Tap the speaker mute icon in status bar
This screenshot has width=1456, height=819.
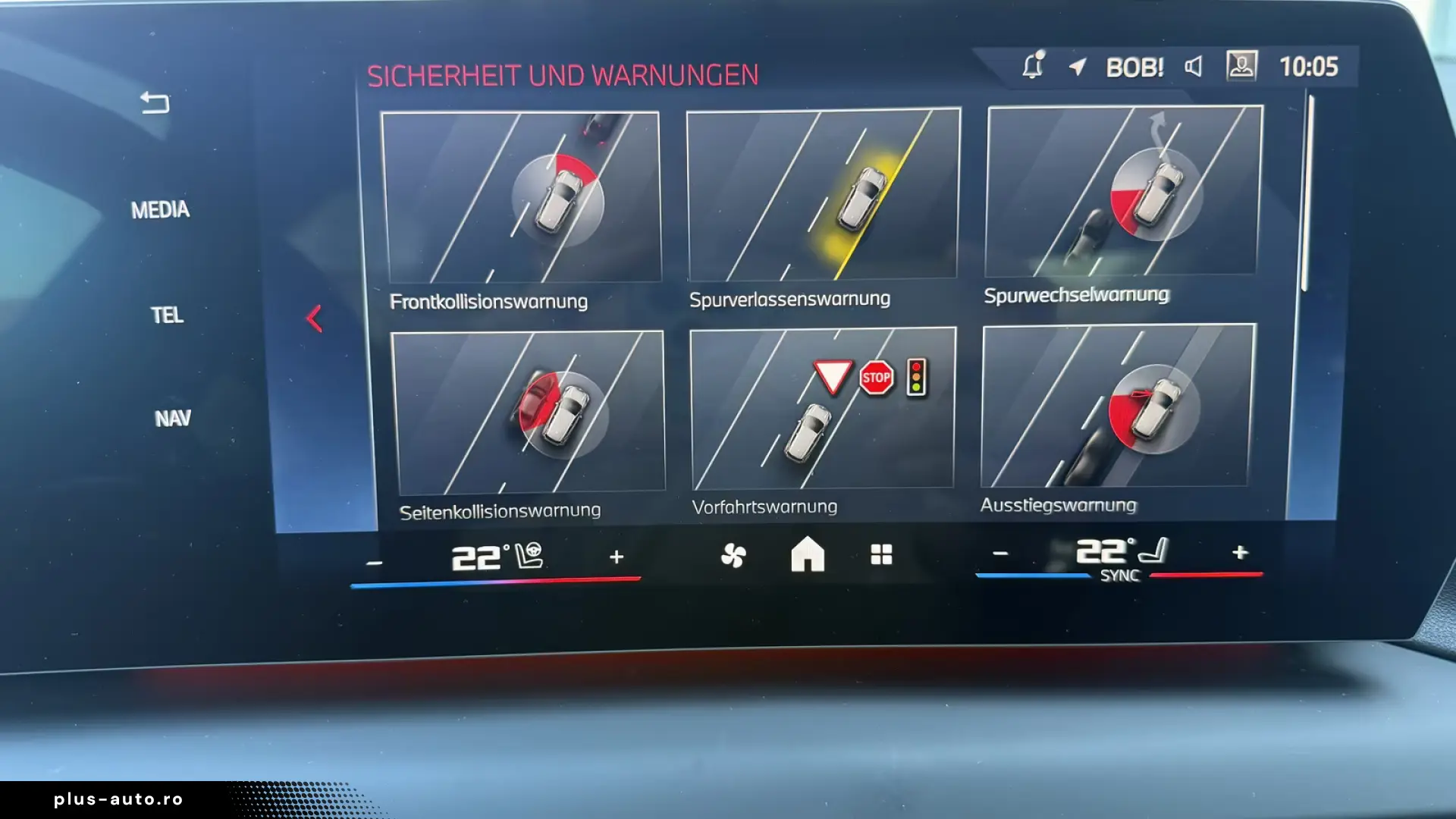tap(1193, 67)
